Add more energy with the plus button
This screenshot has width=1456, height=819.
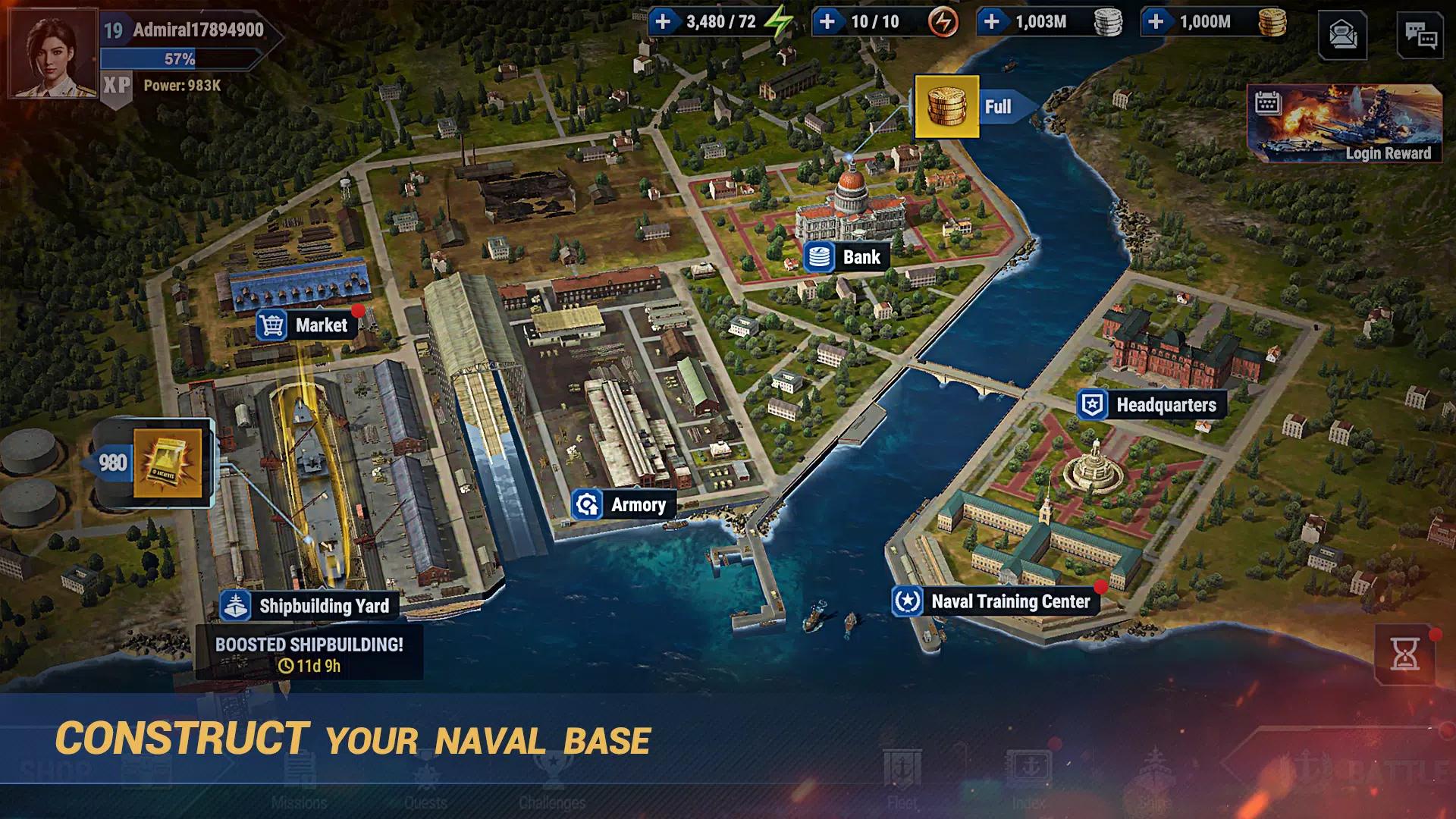click(663, 21)
